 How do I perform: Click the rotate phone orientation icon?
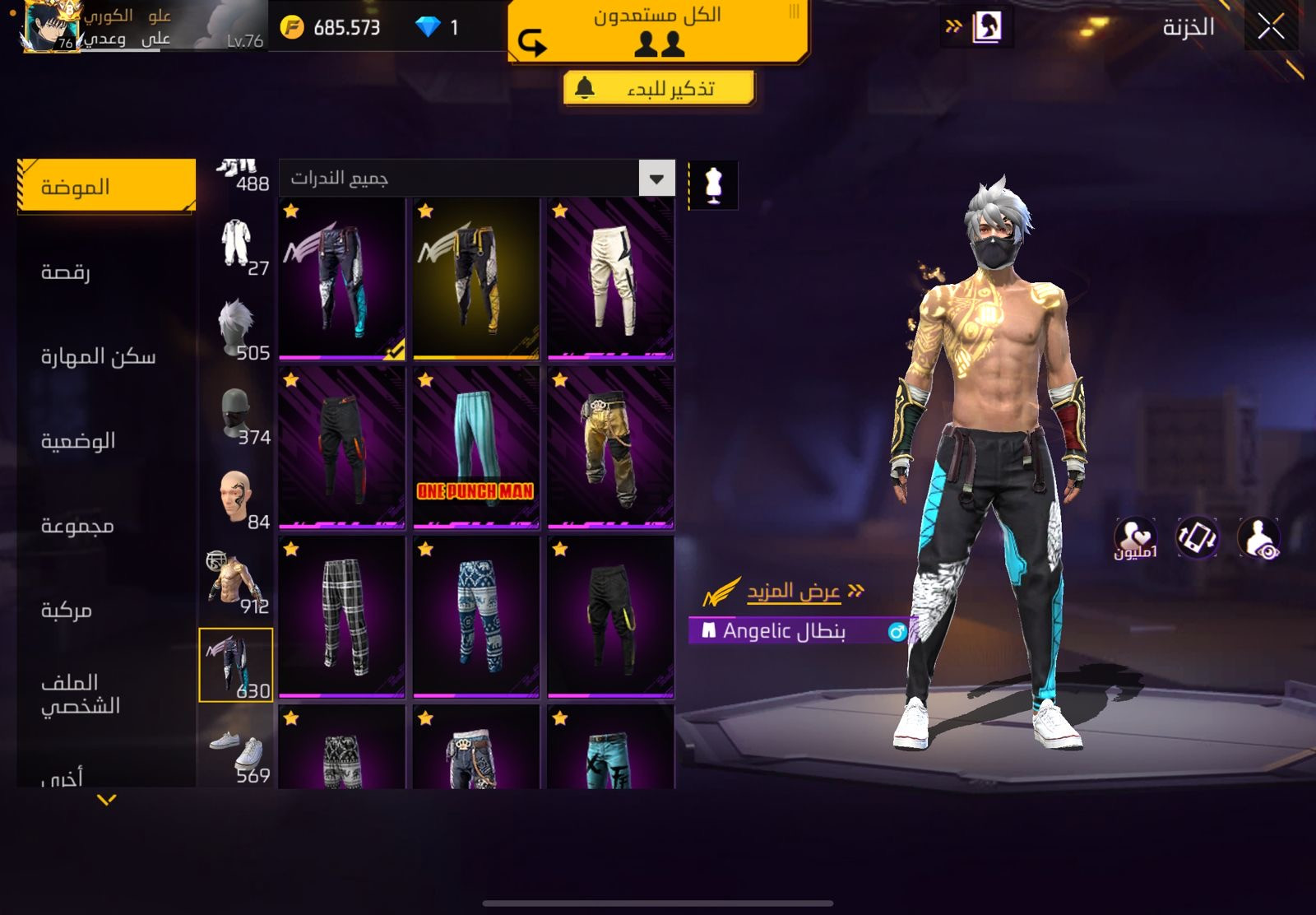[x=1198, y=538]
